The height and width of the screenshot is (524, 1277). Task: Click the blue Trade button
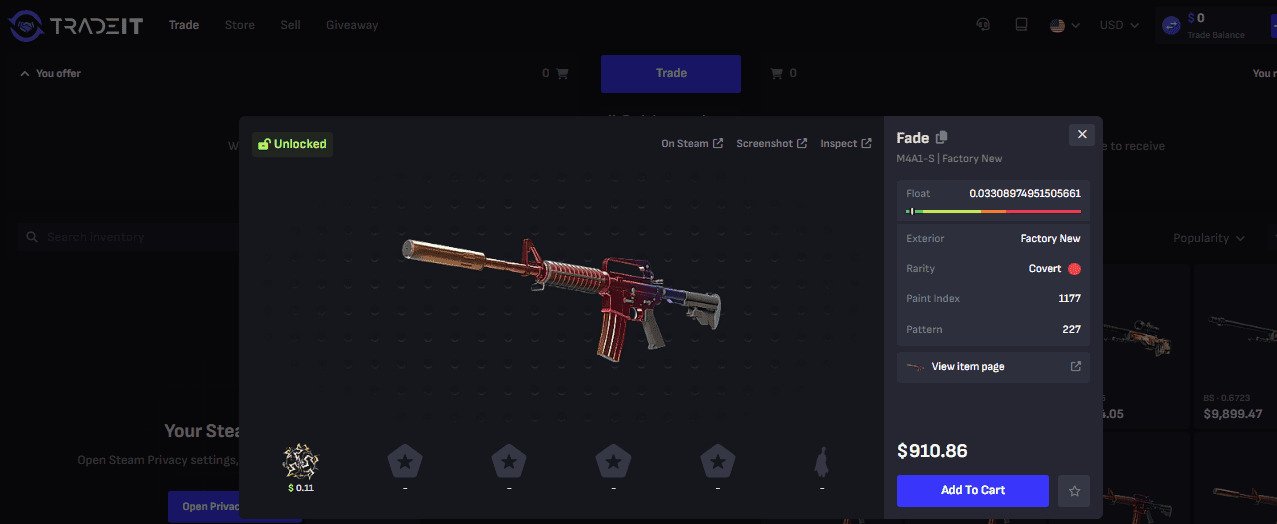pyautogui.click(x=670, y=73)
